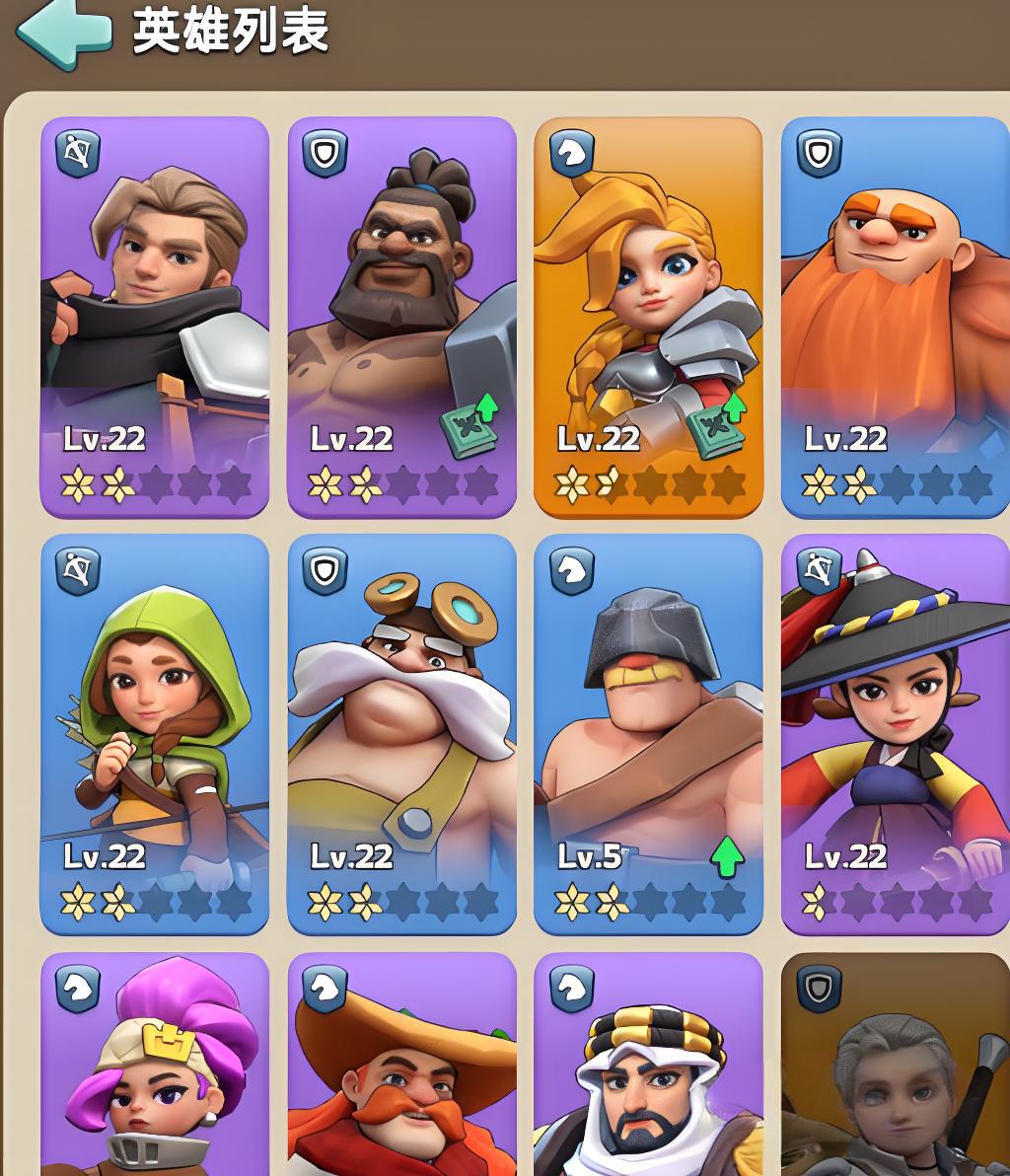Click the green level-up arrow on Lv.5 hero
This screenshot has width=1010, height=1176.
click(x=727, y=858)
